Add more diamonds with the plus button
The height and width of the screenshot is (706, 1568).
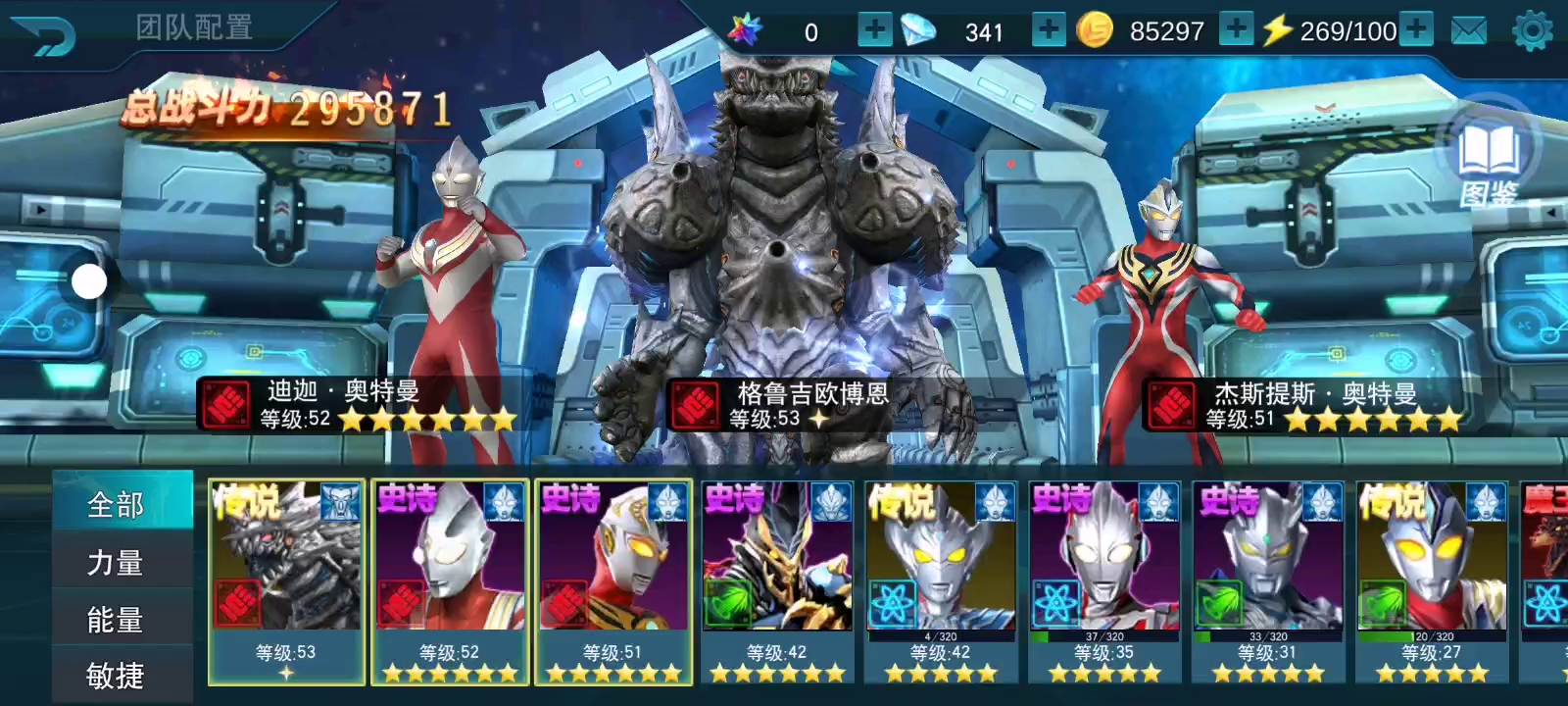pyautogui.click(x=1048, y=30)
